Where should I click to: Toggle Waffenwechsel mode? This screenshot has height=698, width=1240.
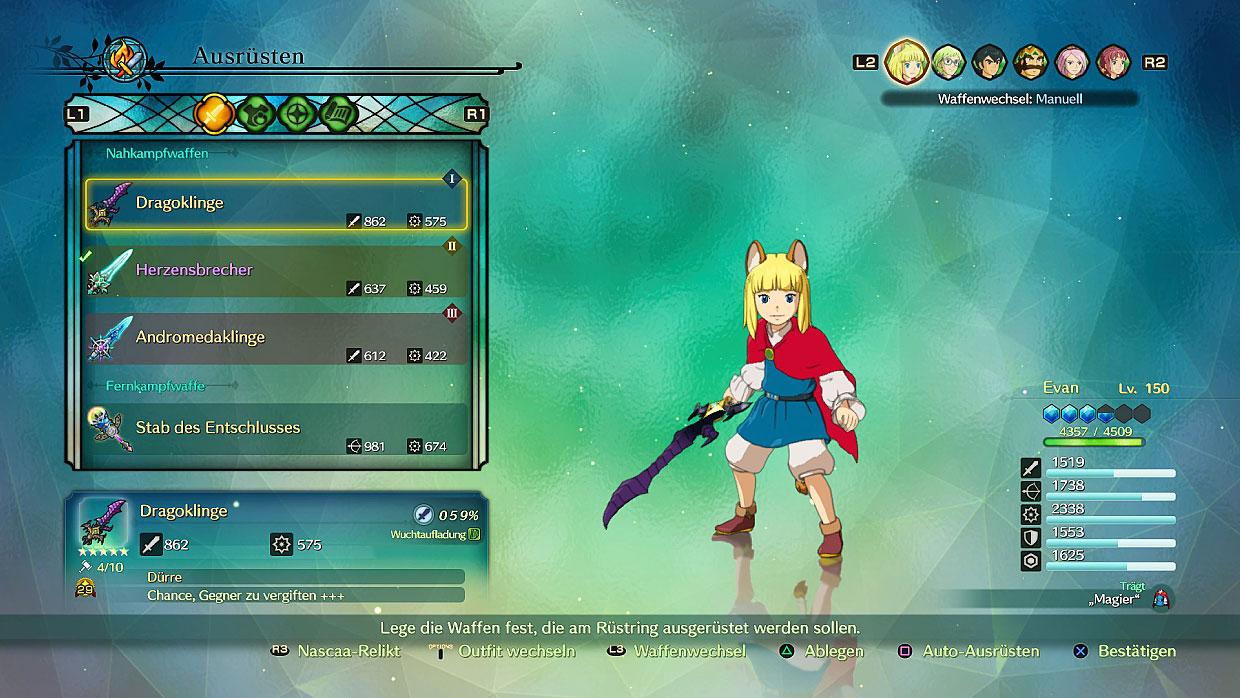click(689, 651)
